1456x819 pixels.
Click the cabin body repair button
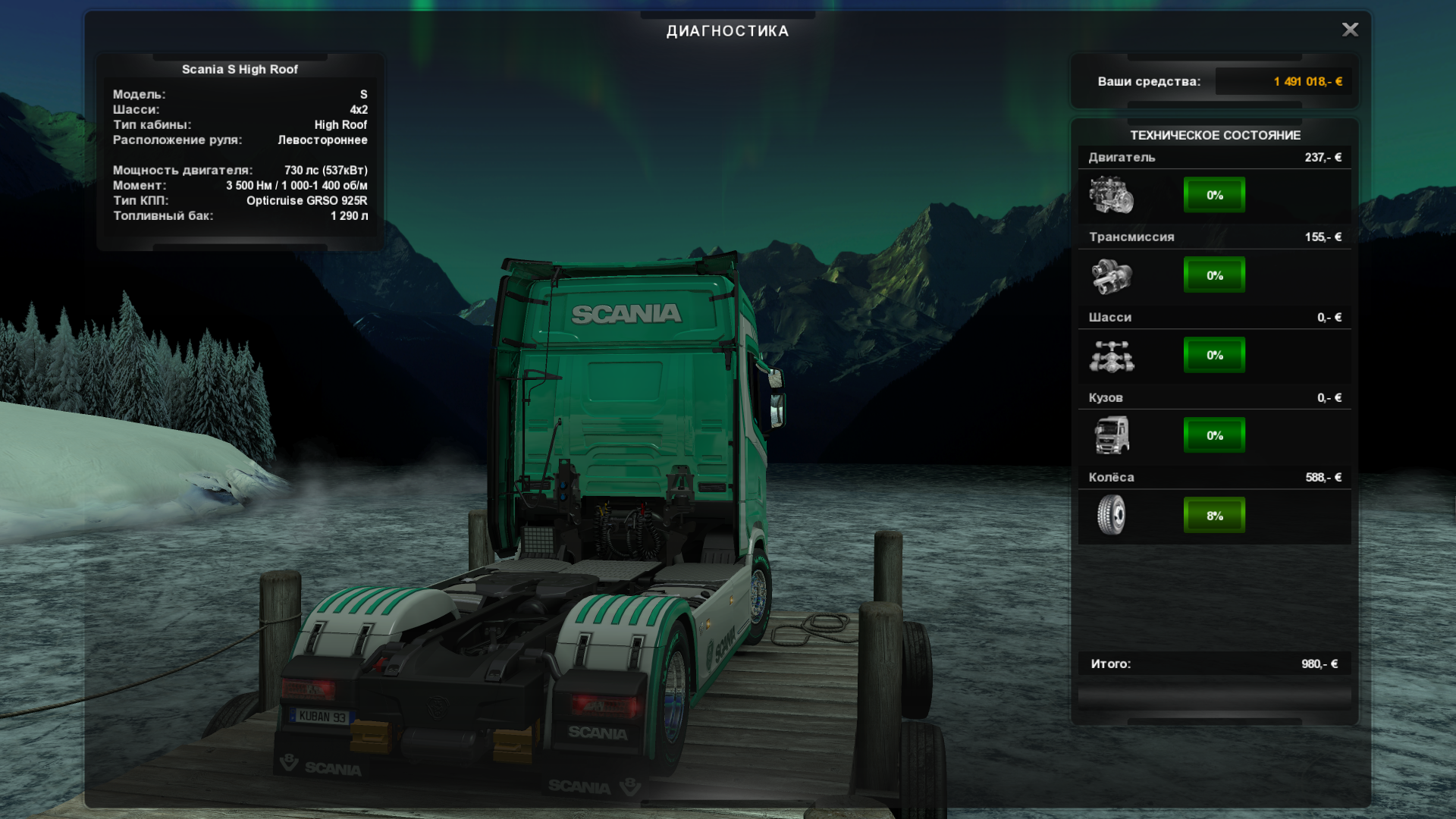1214,435
